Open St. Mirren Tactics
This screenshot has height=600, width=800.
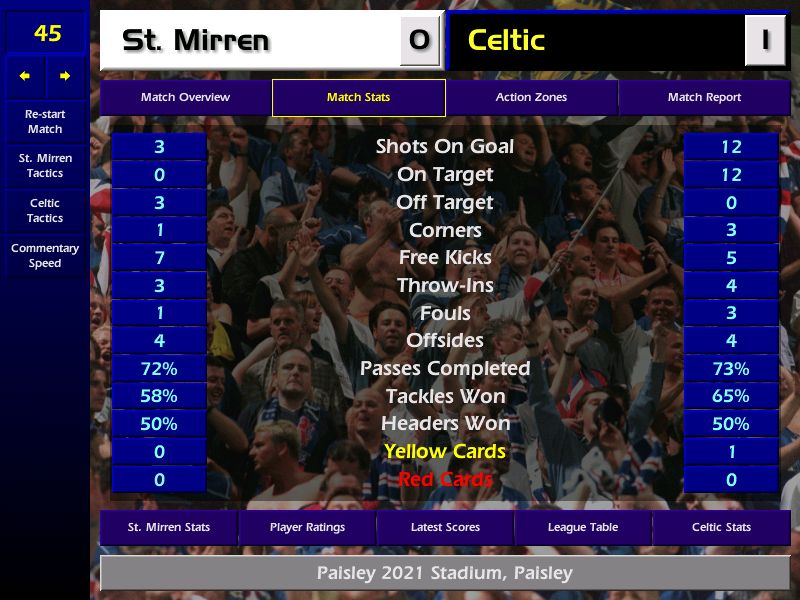click(45, 166)
